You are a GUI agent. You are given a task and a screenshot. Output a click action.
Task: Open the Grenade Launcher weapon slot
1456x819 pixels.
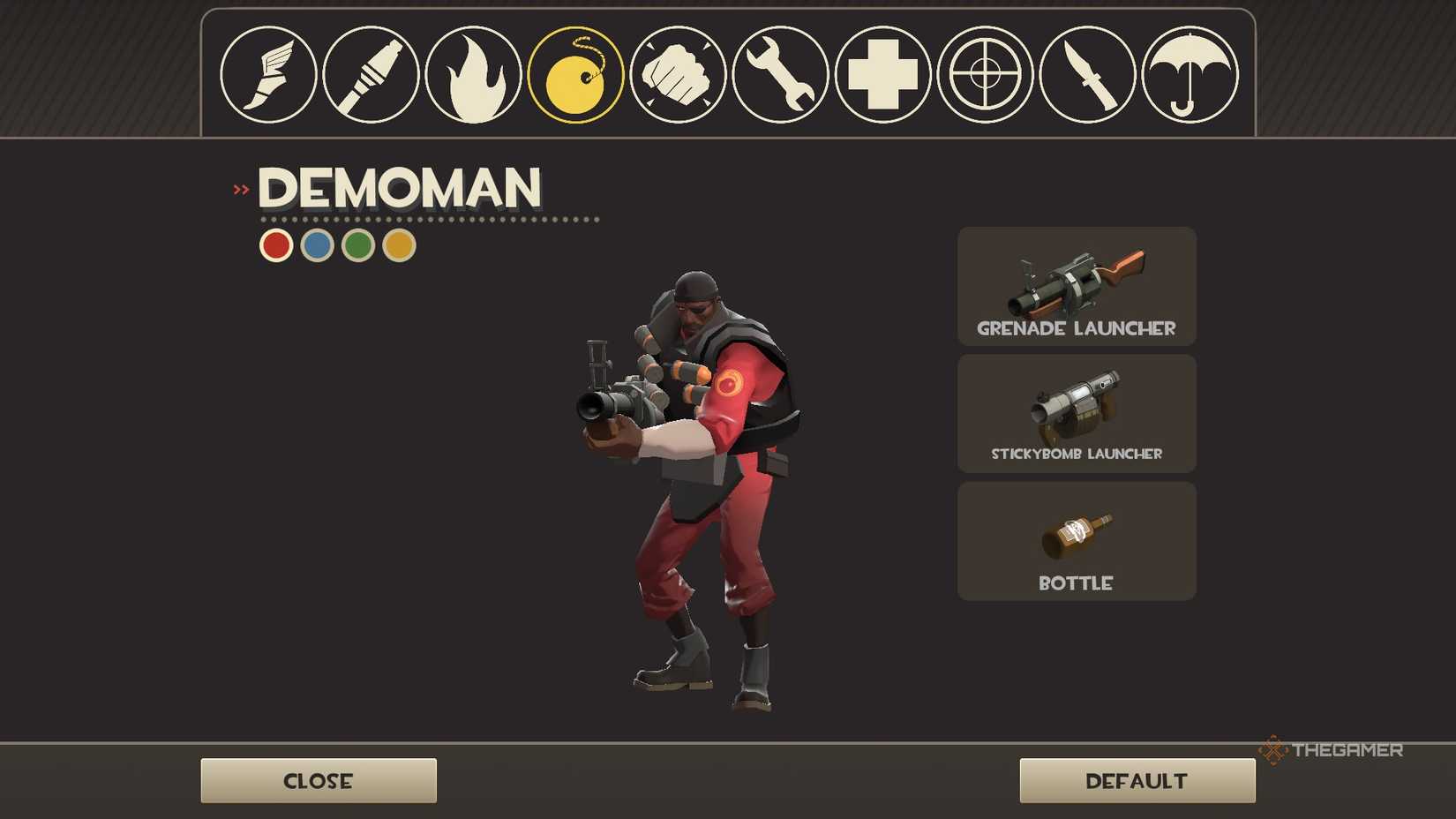(x=1076, y=286)
